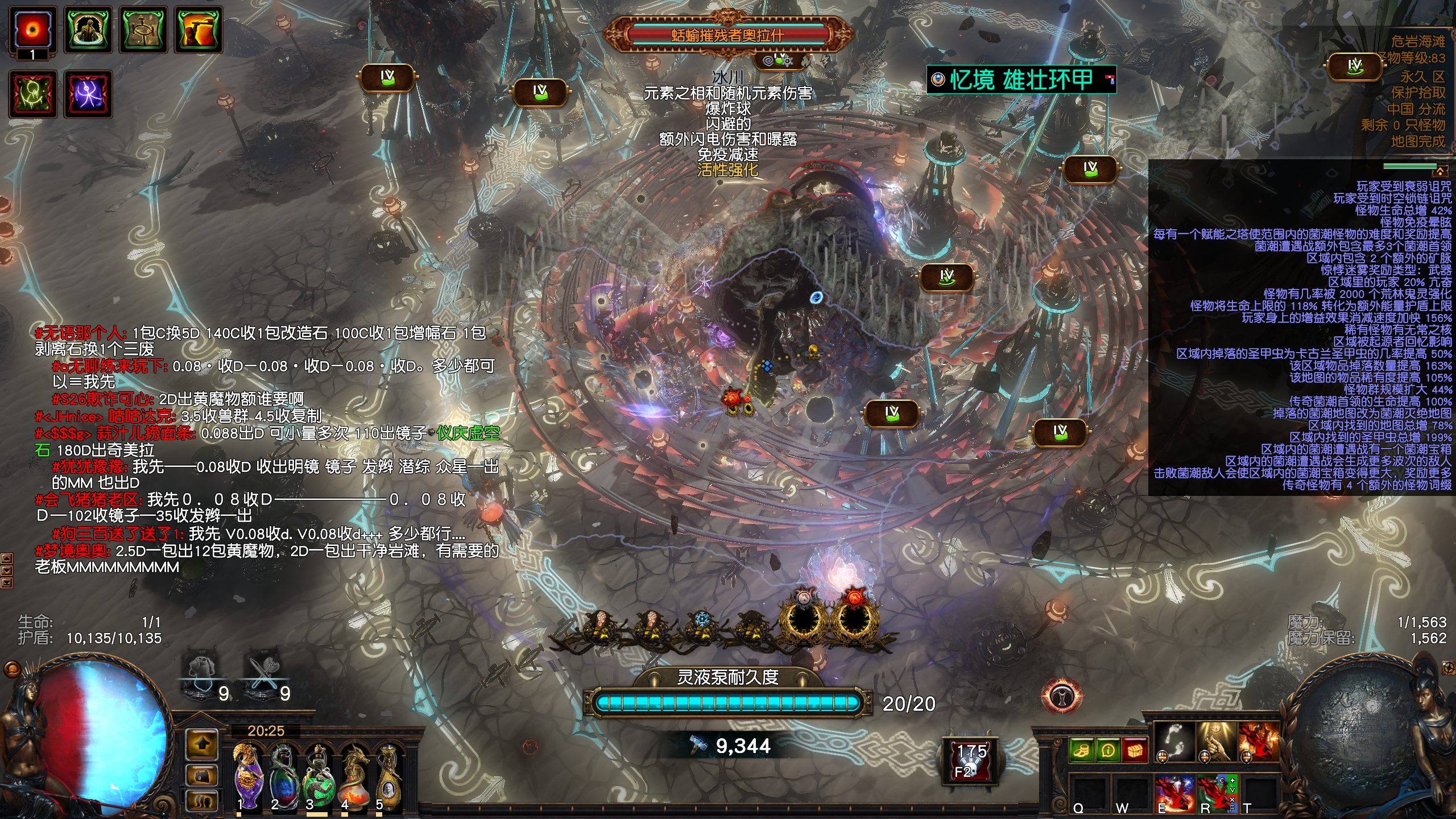Click the 175 skull F2 icon
The image size is (1456, 819).
(970, 760)
